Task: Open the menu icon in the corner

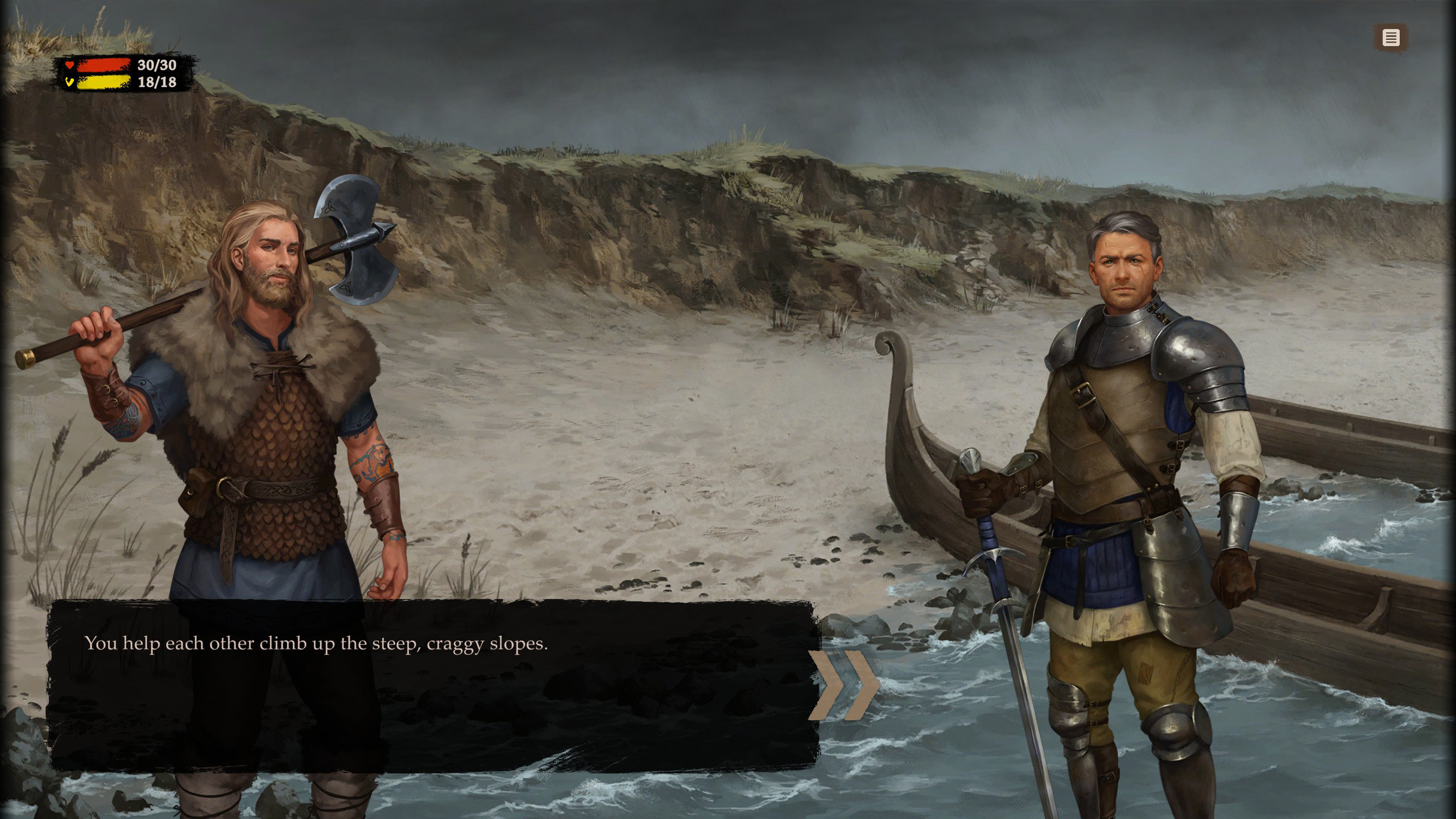Action: (x=1391, y=38)
